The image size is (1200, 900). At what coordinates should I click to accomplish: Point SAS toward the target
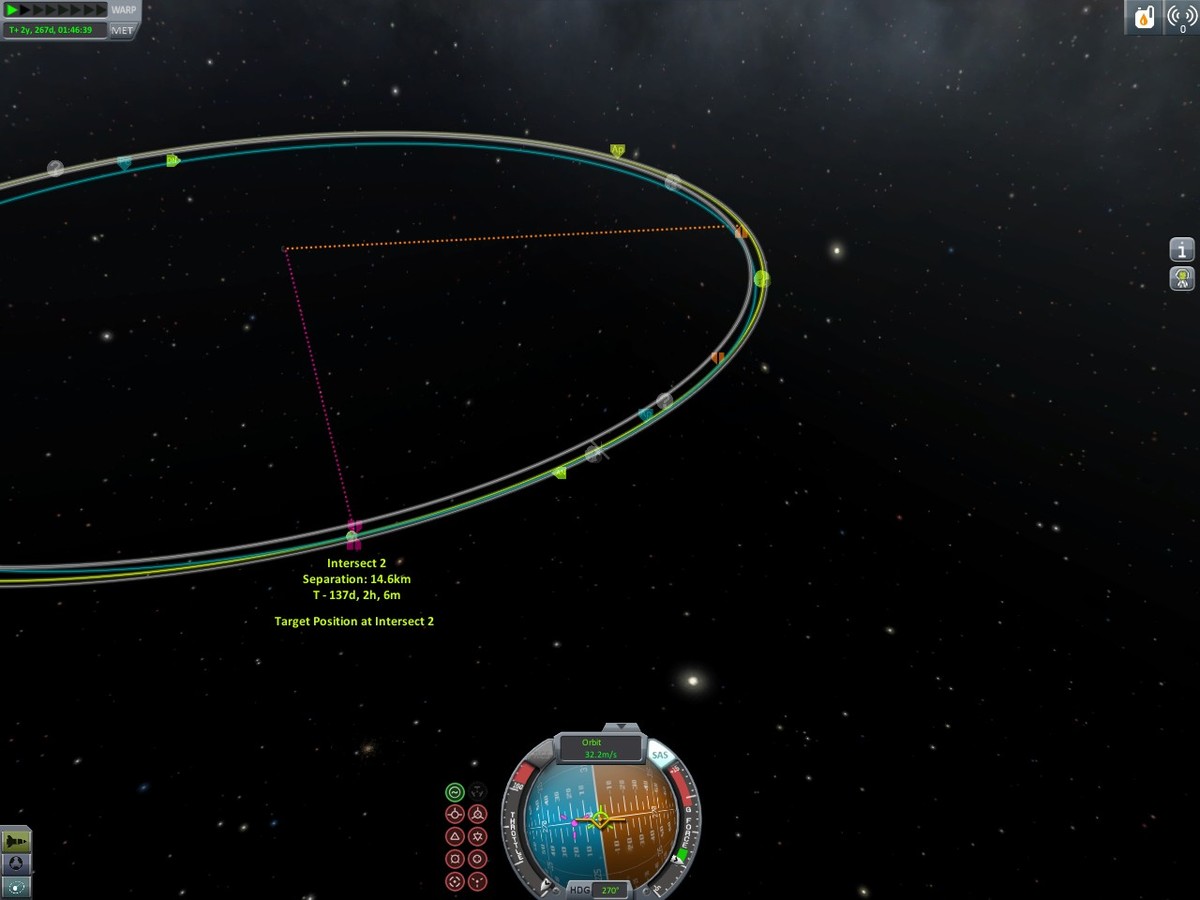[454, 882]
